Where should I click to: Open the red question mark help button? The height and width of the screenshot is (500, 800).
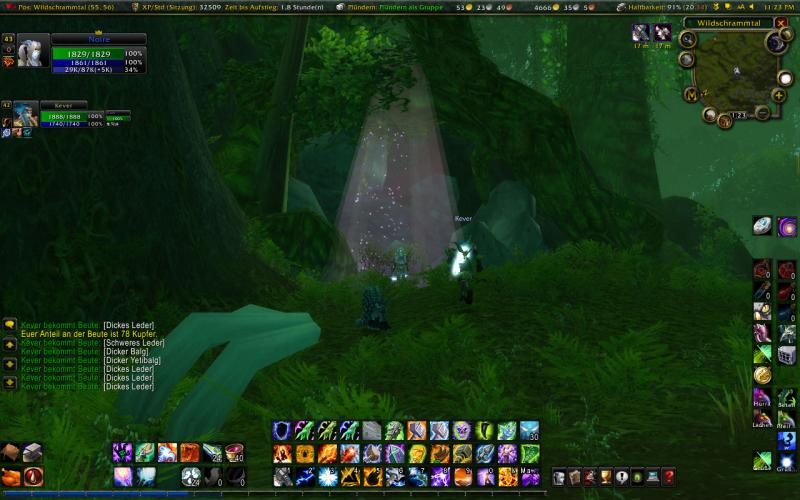pyautogui.click(x=668, y=477)
